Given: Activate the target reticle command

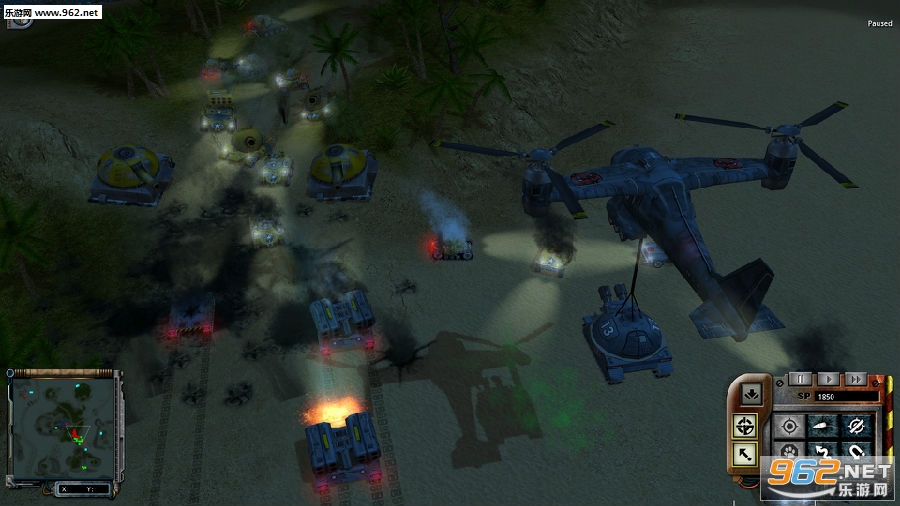Looking at the screenshot, I should point(790,426).
